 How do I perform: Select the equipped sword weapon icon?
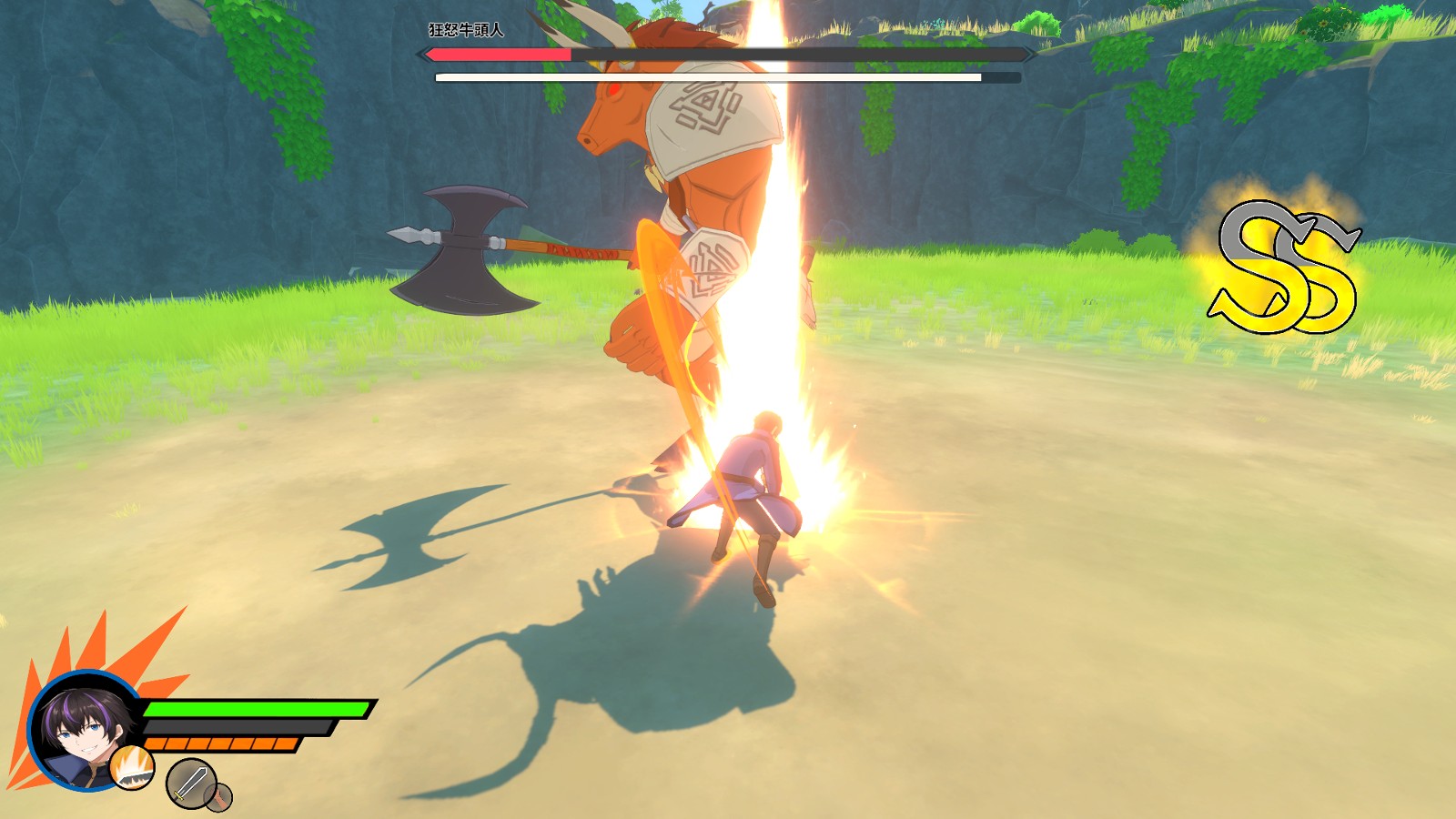[x=190, y=782]
